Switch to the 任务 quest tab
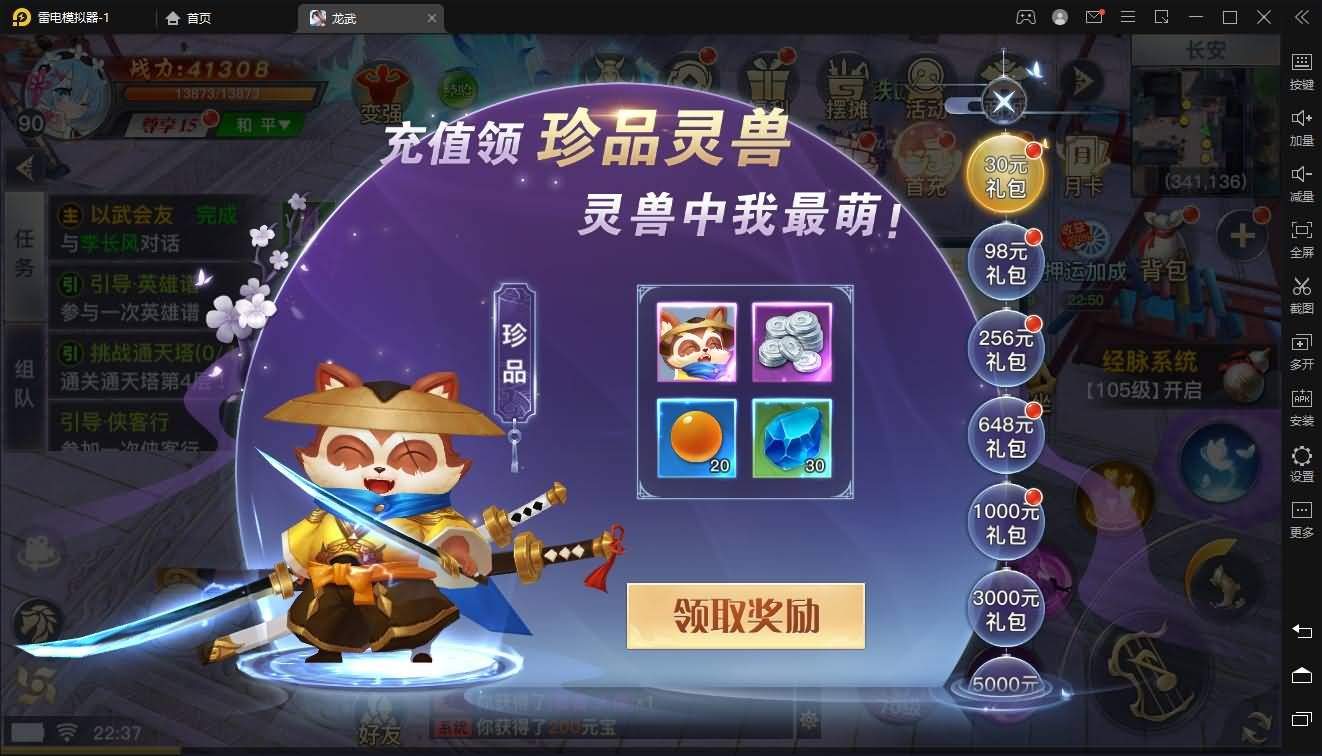1322x756 pixels. point(24,250)
